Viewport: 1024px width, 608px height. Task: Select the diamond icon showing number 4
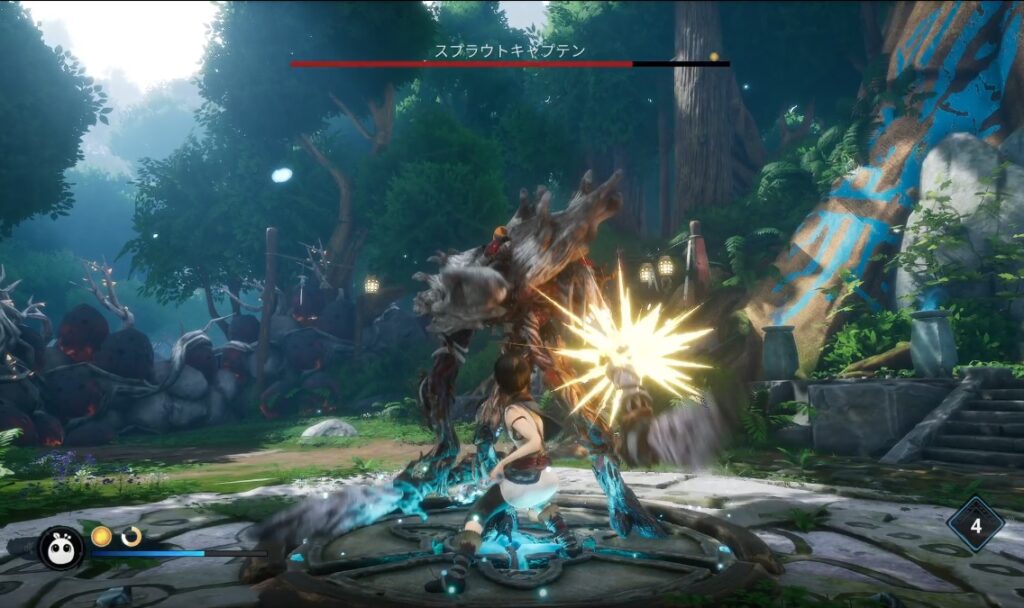point(975,524)
